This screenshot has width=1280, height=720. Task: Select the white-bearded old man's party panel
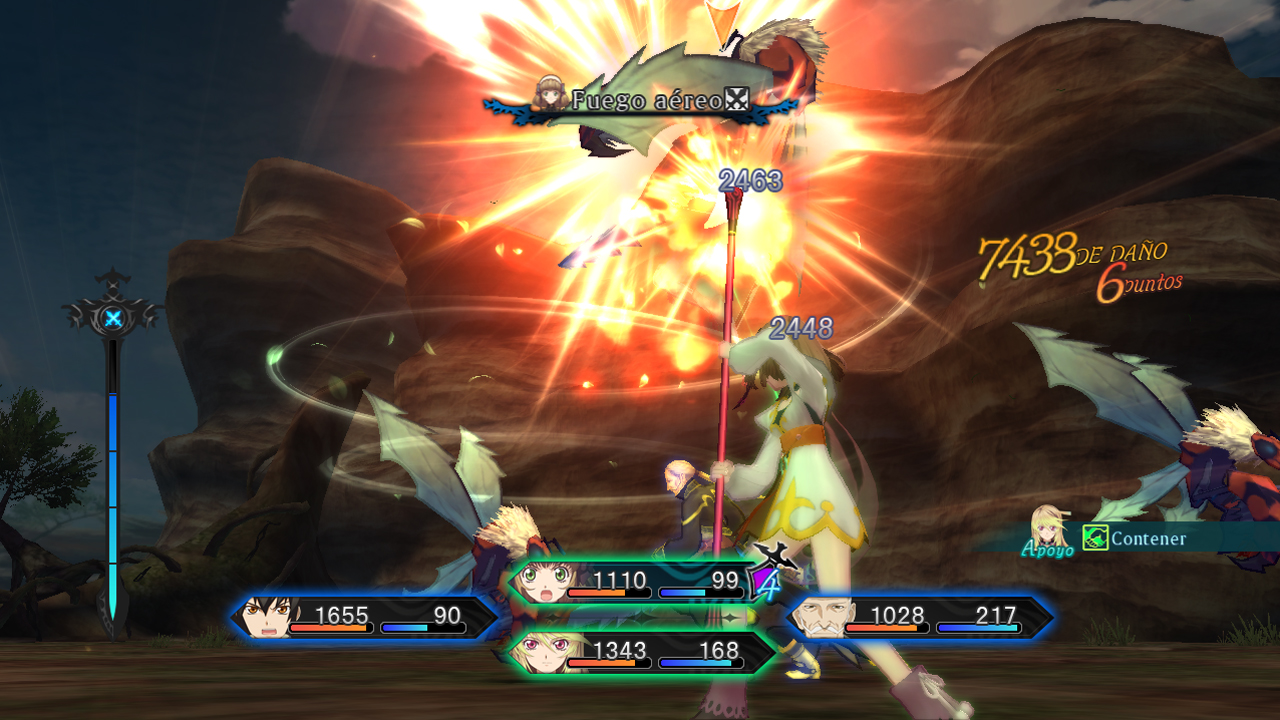[920, 618]
